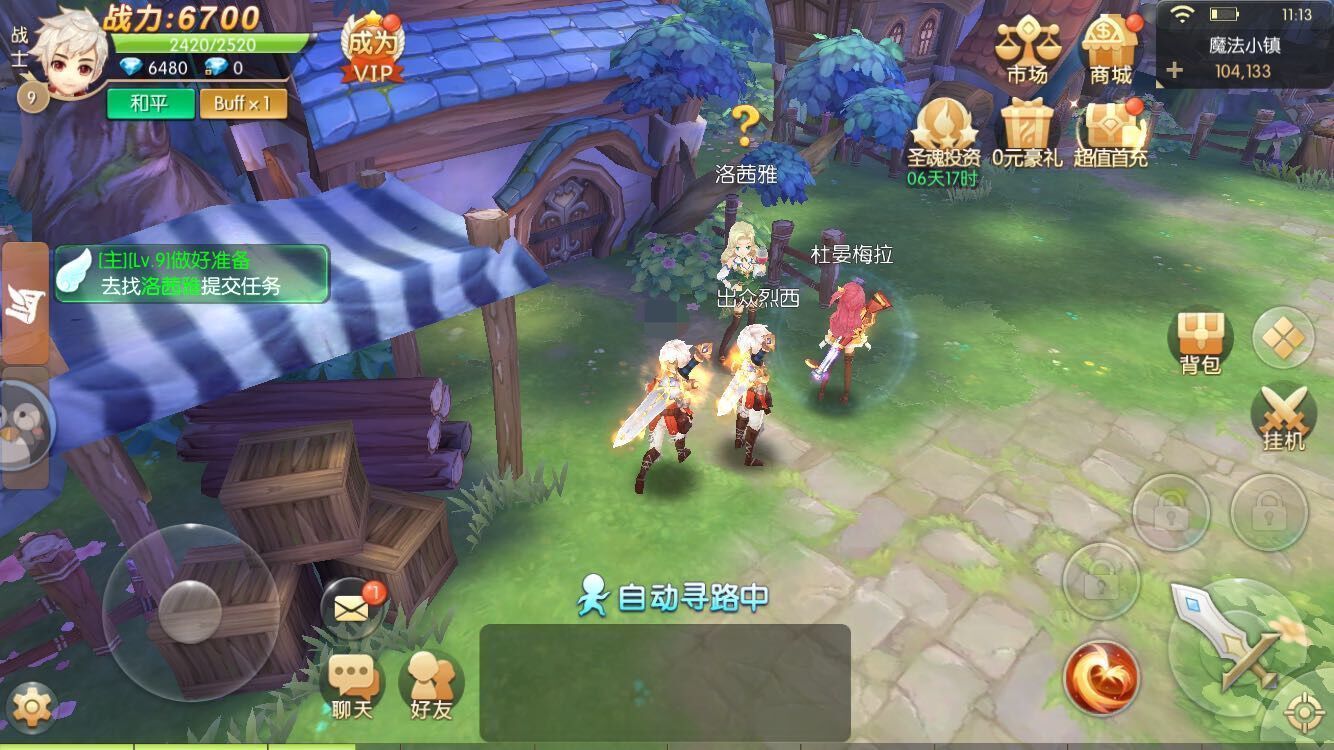Activate the red flame skill
This screenshot has height=750, width=1334.
tap(1101, 678)
